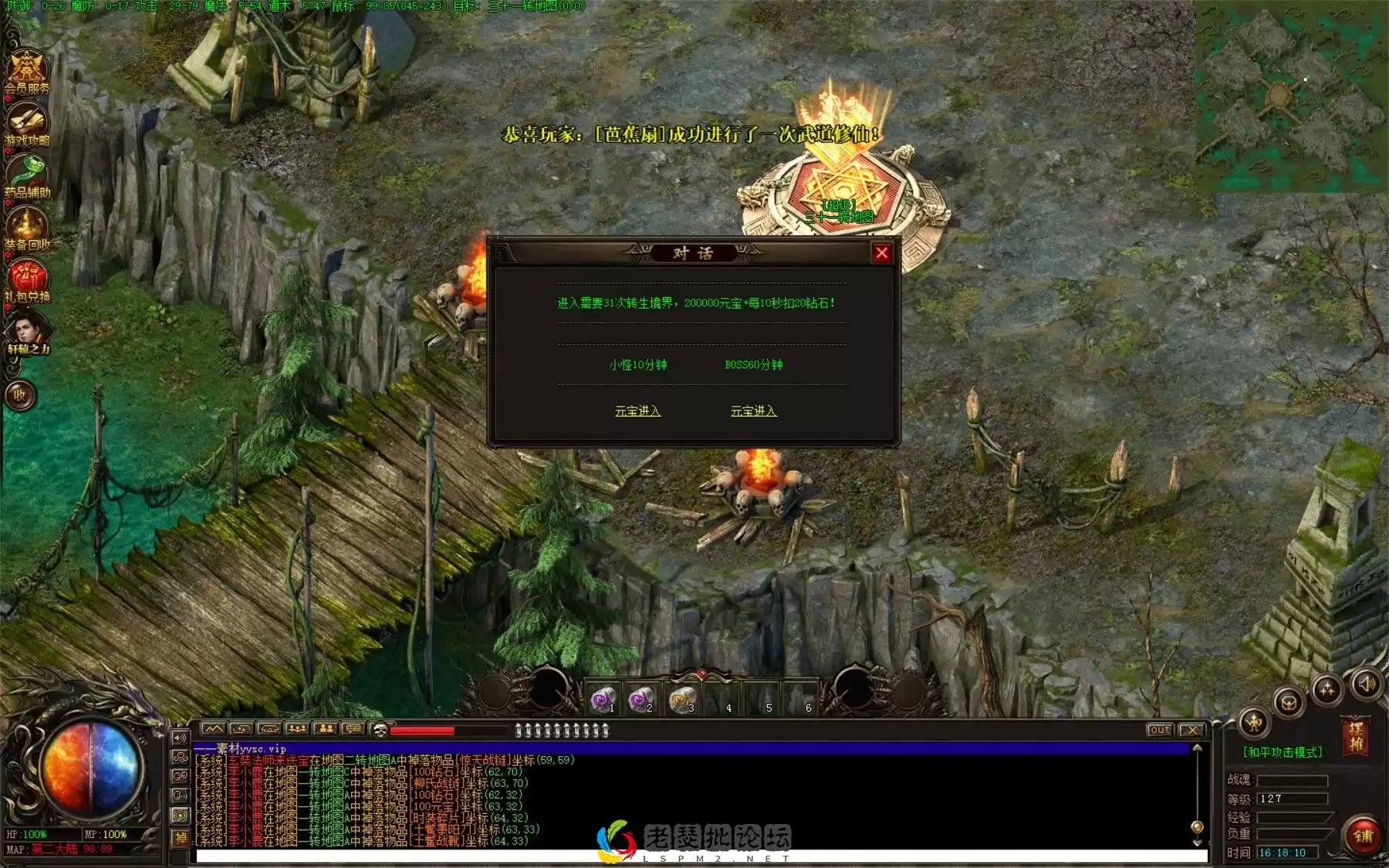Open the 游戏攻略 game guide
This screenshot has height=868, width=1389.
[27, 123]
